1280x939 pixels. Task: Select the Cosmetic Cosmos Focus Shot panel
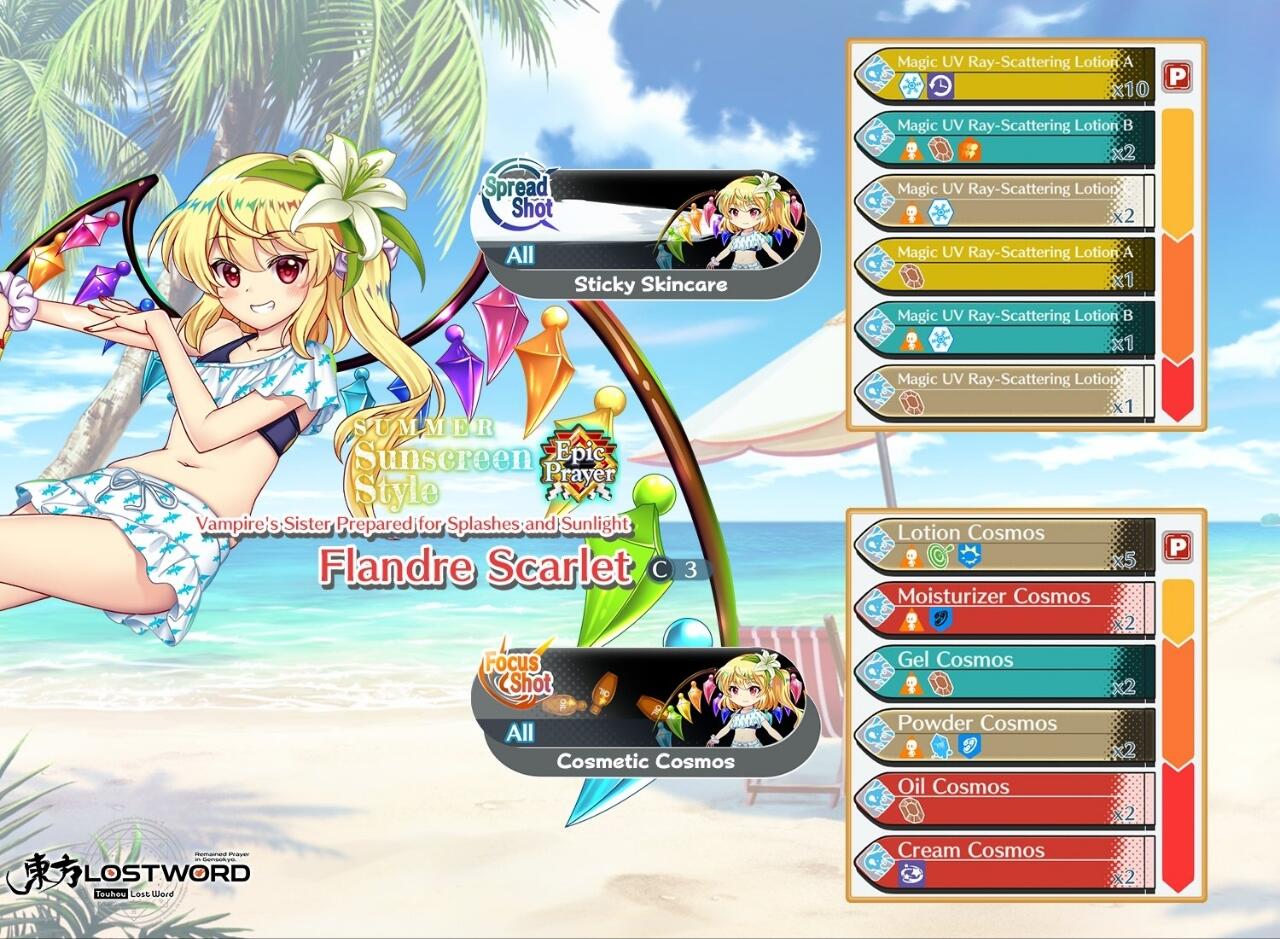pyautogui.click(x=645, y=712)
